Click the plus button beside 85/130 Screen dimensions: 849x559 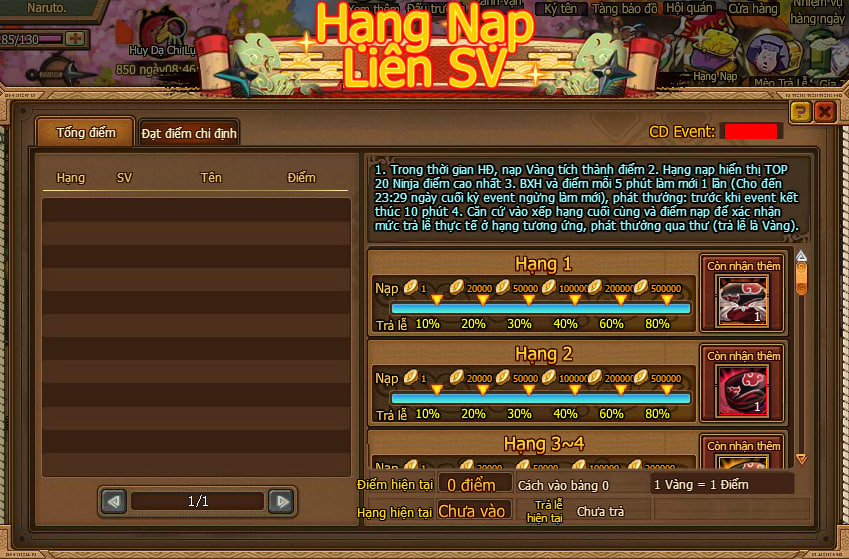[x=75, y=39]
